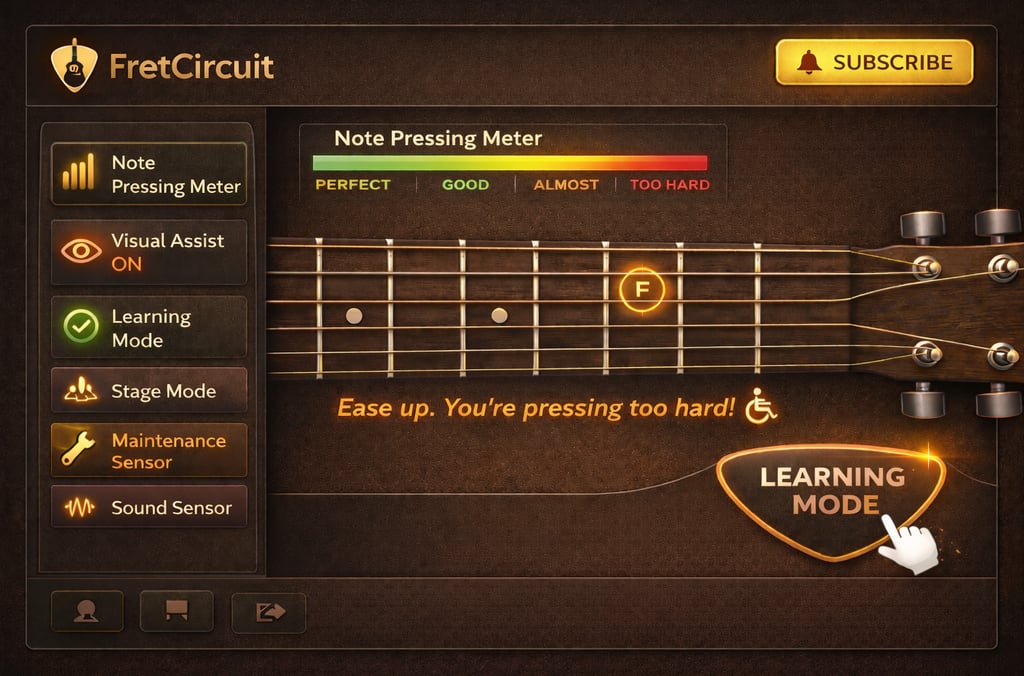
Task: Activate the share arrow icon button
Action: (x=268, y=611)
